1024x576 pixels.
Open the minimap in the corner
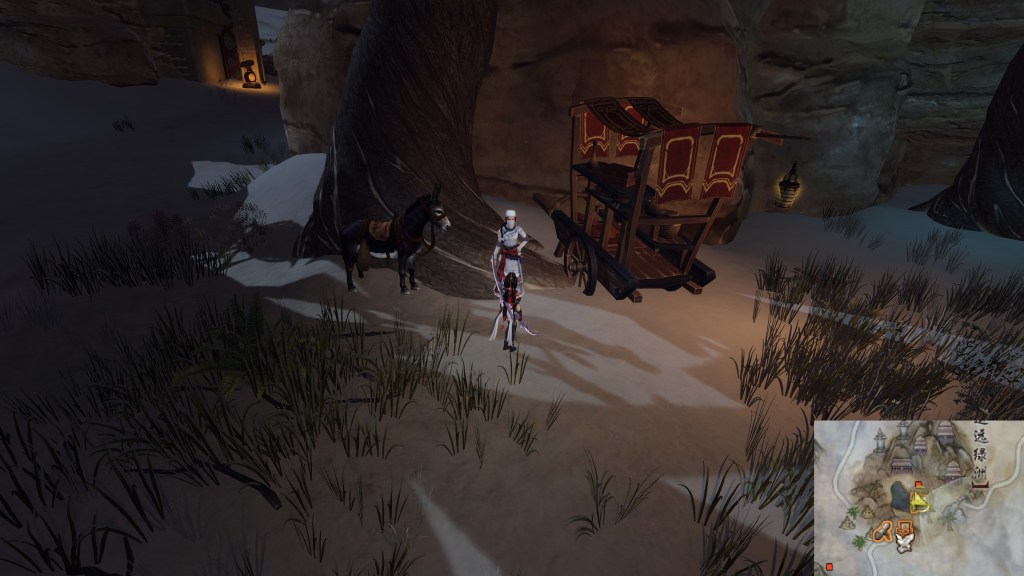(x=918, y=497)
